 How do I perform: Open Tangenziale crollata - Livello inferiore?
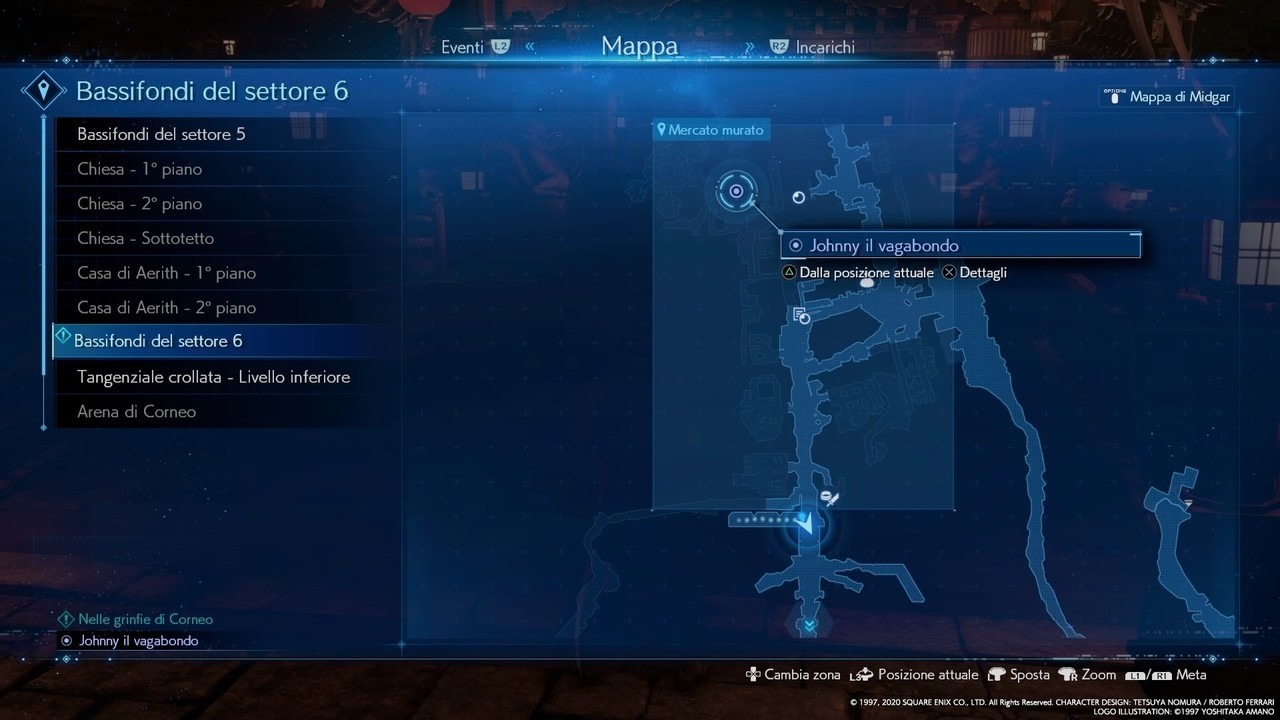click(x=213, y=377)
